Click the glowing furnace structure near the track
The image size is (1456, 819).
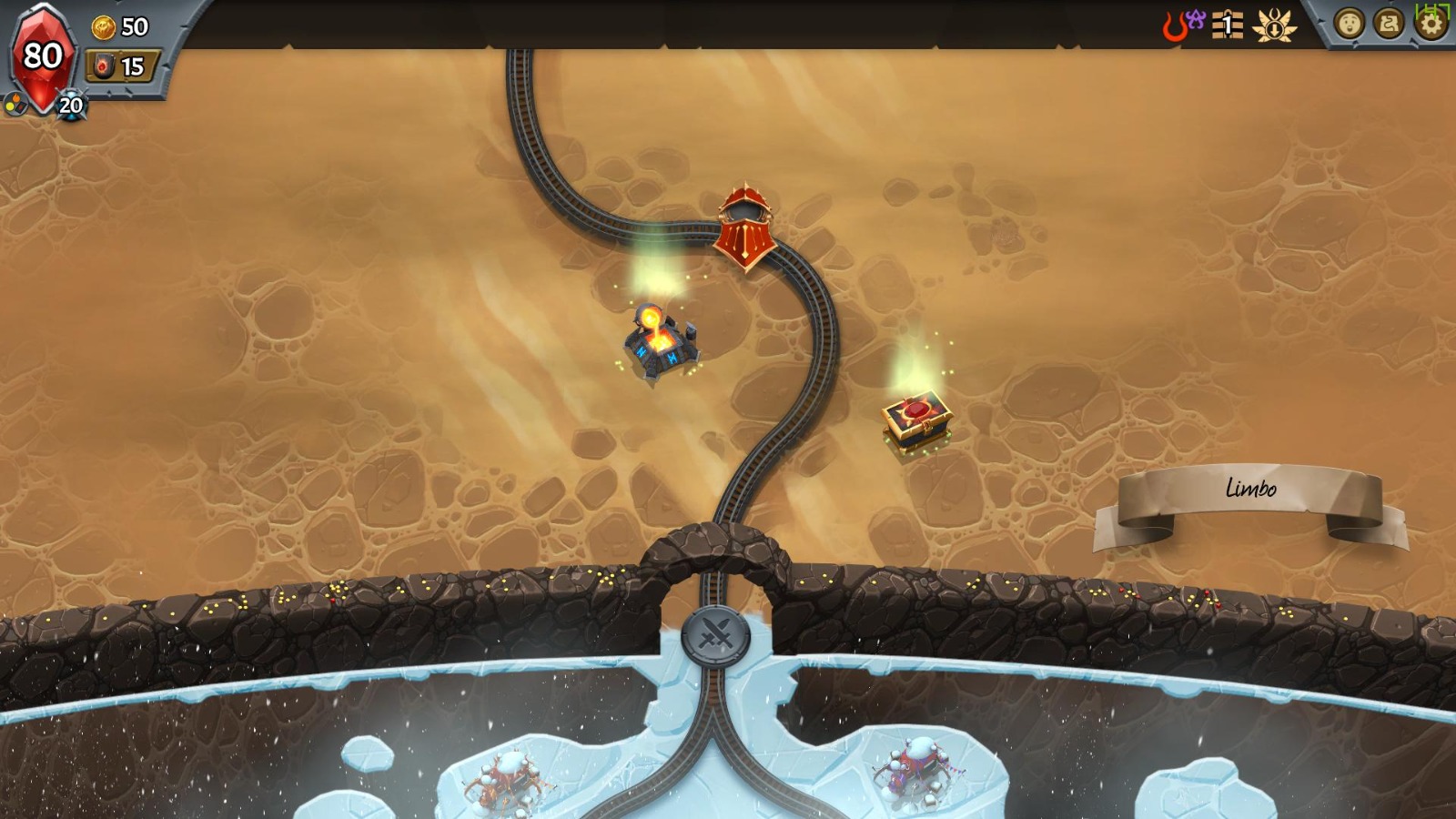(x=662, y=342)
